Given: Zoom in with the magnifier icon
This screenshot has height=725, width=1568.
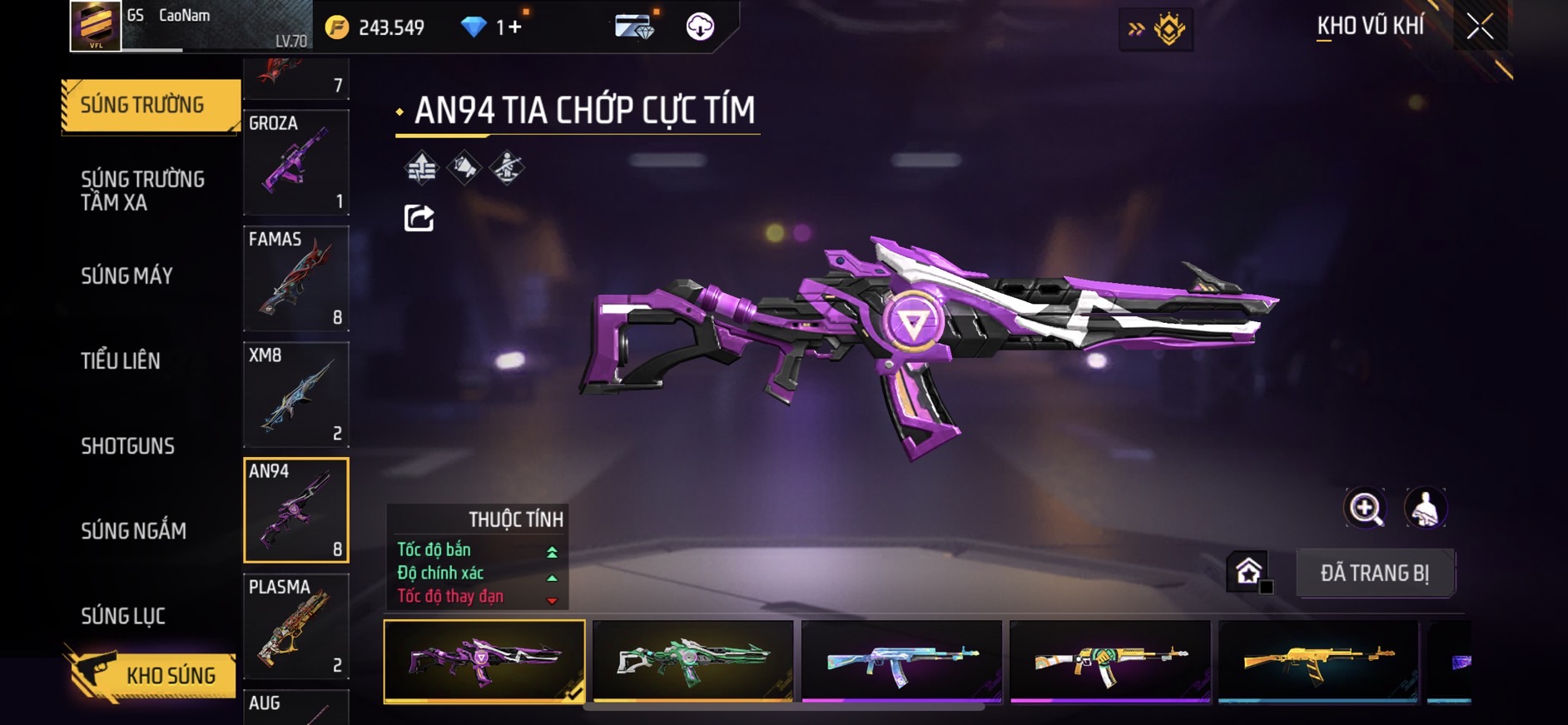Looking at the screenshot, I should [x=1365, y=508].
